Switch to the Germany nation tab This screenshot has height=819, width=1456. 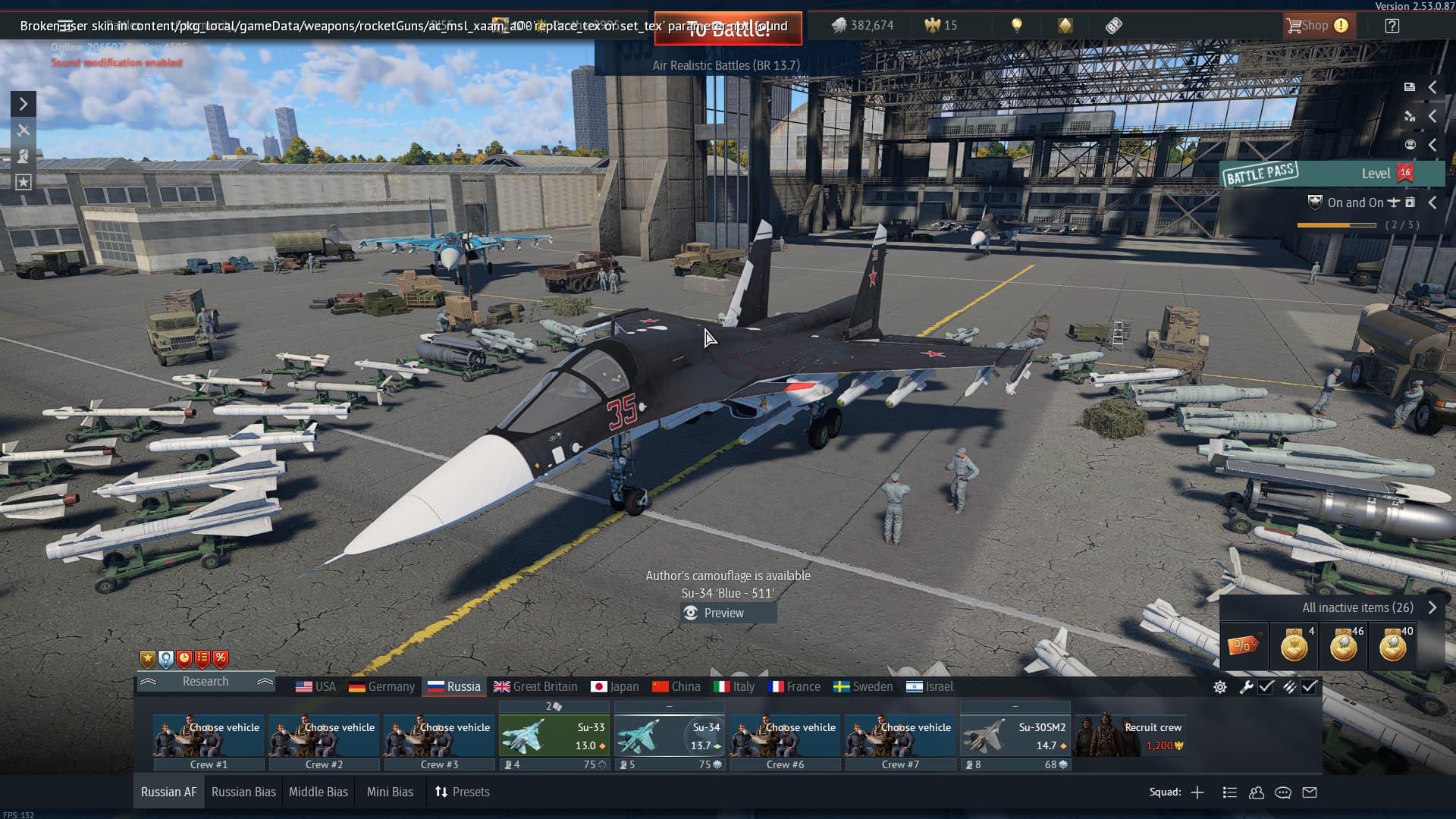pyautogui.click(x=381, y=686)
